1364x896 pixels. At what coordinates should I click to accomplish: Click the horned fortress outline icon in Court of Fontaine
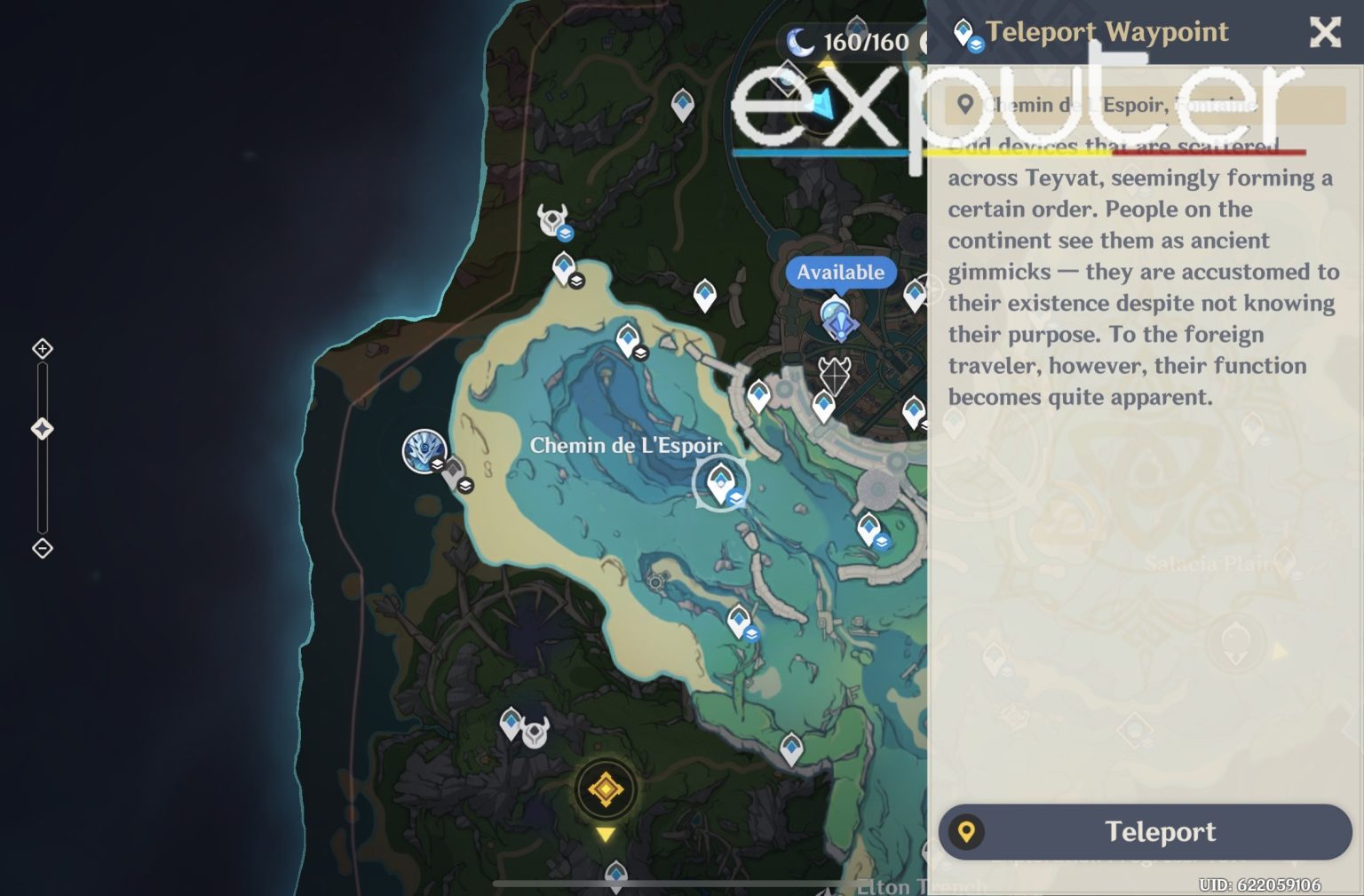[x=835, y=376]
